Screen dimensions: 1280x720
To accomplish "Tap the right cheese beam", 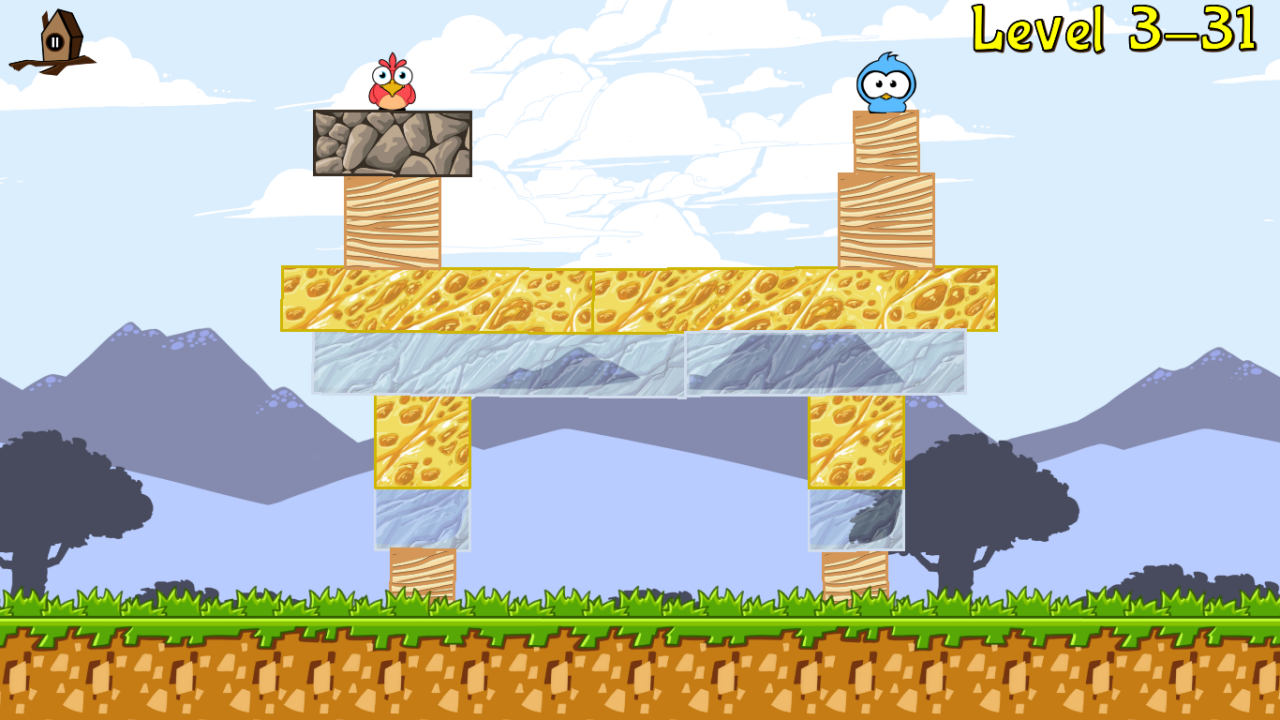I will [x=795, y=298].
